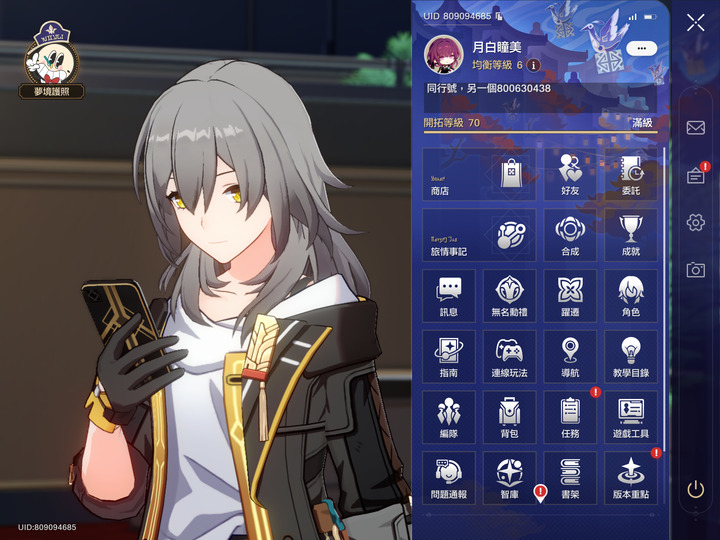Open the 旅情事記 travel log
This screenshot has height=540, width=720.
[x=479, y=235]
